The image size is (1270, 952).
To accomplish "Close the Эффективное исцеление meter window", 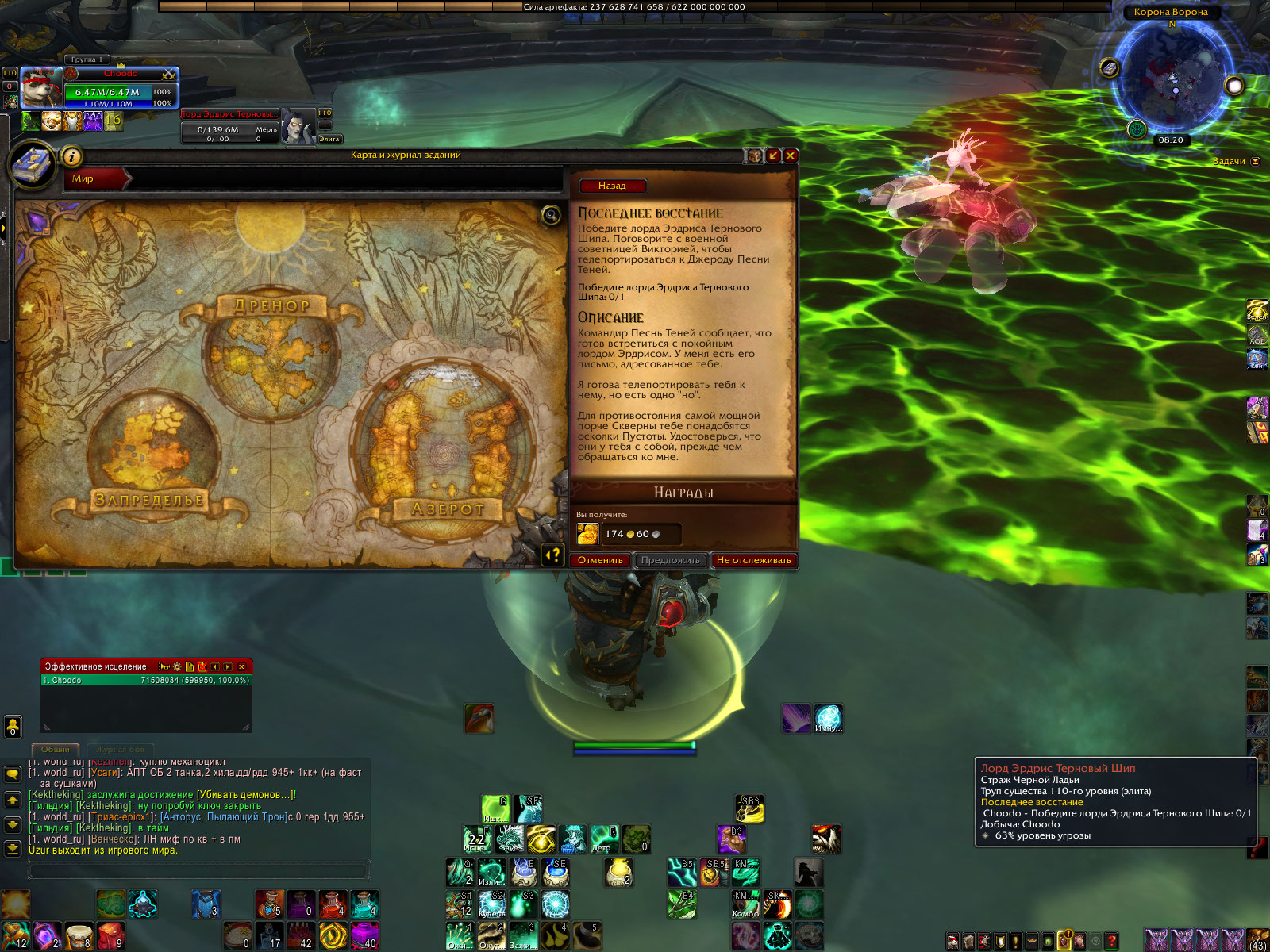I will point(242,667).
